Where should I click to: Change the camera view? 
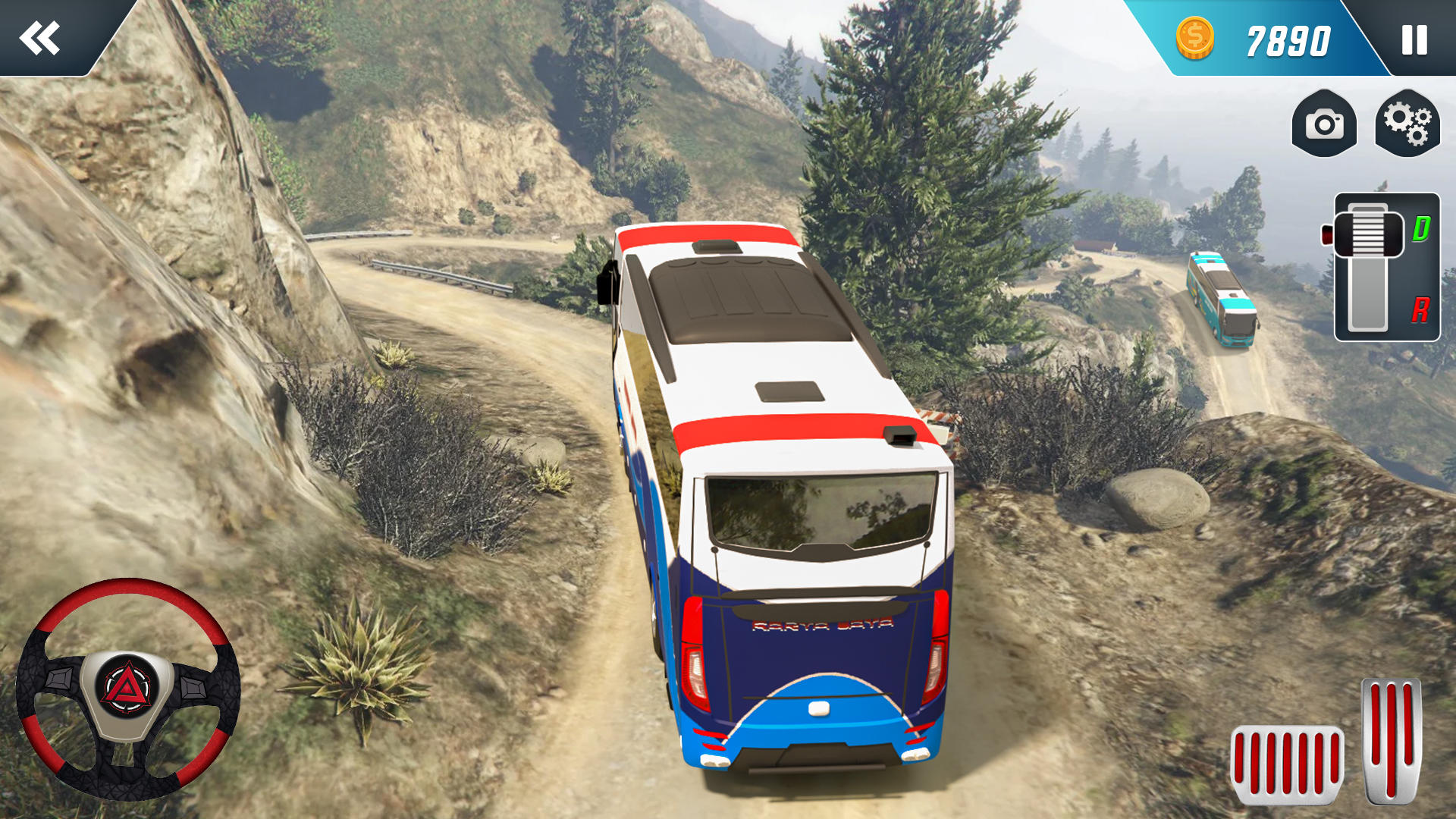1324,124
